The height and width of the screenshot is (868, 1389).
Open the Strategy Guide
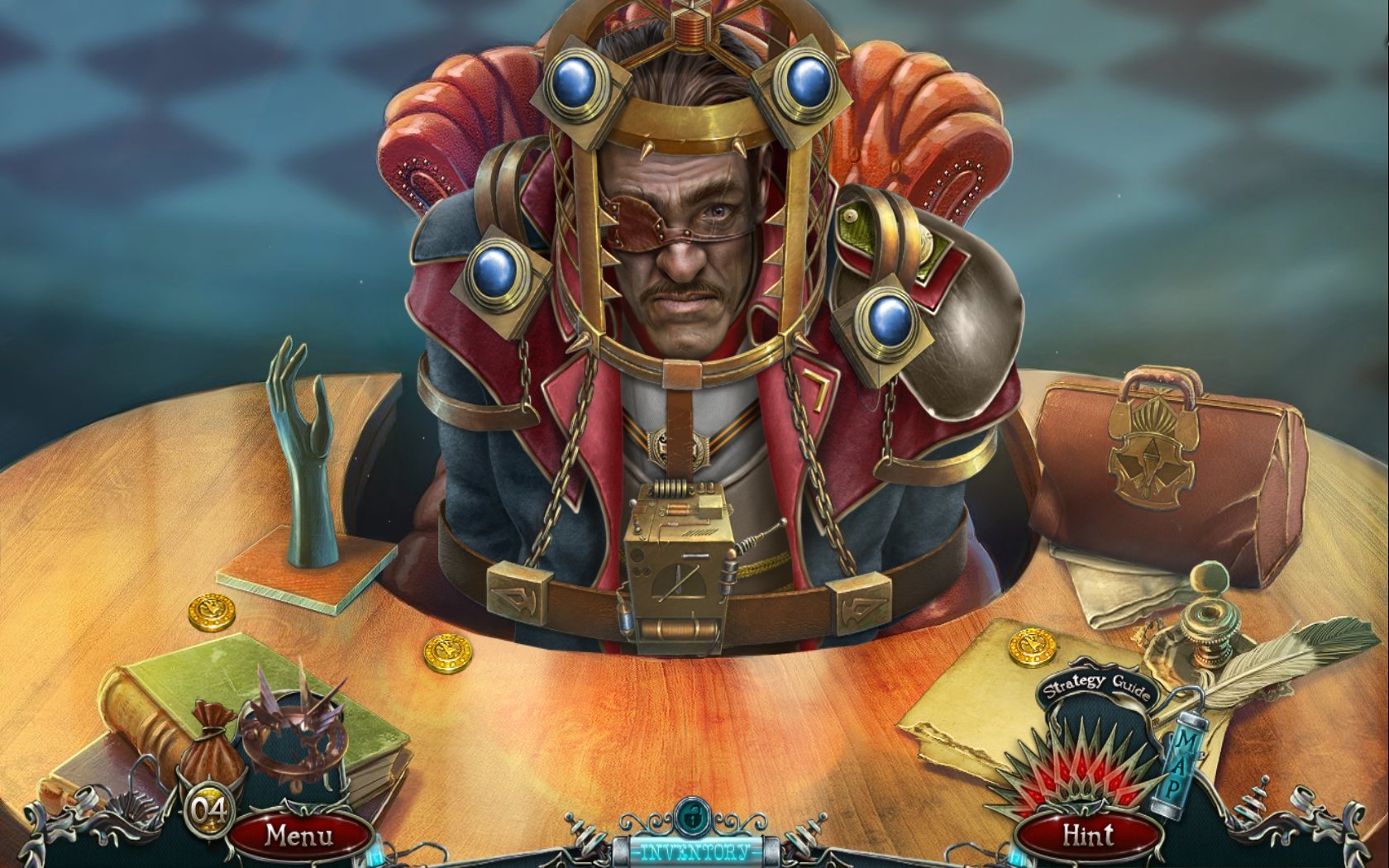point(1096,688)
